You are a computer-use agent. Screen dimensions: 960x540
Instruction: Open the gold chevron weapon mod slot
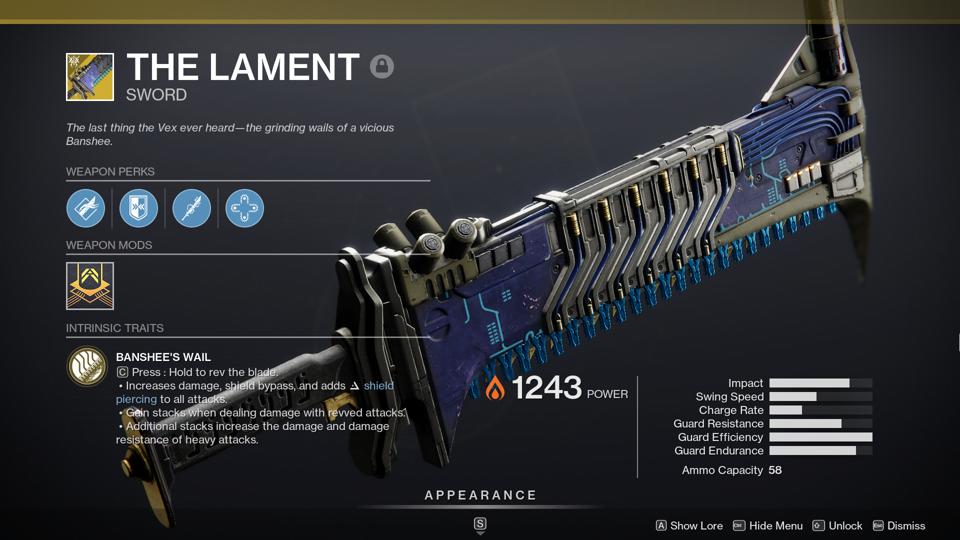coord(90,286)
